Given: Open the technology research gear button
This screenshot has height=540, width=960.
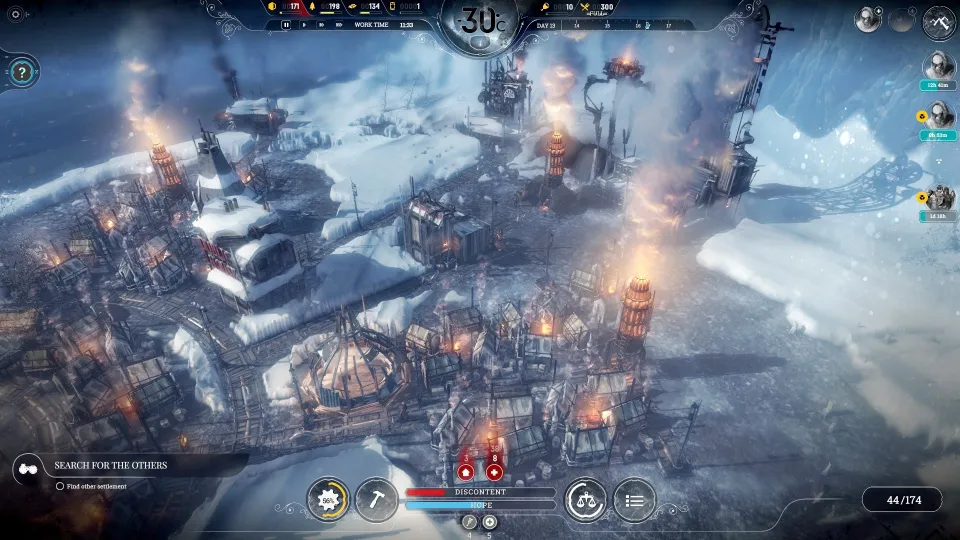Looking at the screenshot, I should (x=327, y=500).
